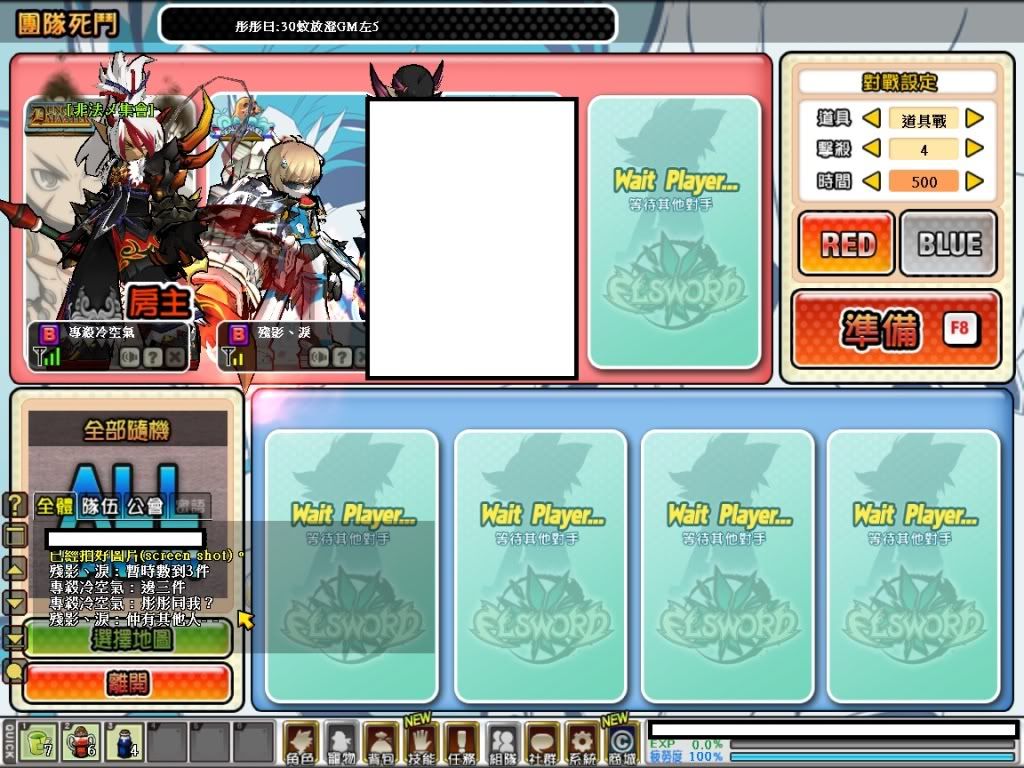Select the 公會 guild chat tab
The width and height of the screenshot is (1024, 768).
click(x=145, y=506)
